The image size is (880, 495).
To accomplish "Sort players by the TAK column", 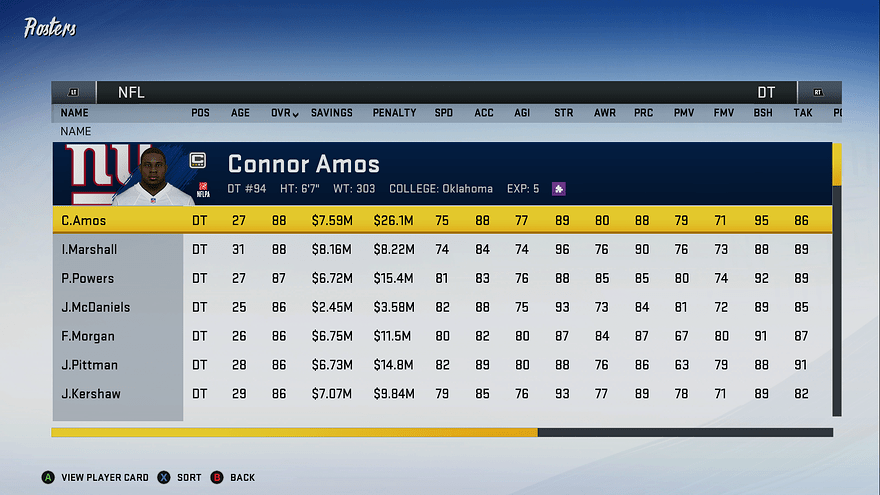I will 802,113.
